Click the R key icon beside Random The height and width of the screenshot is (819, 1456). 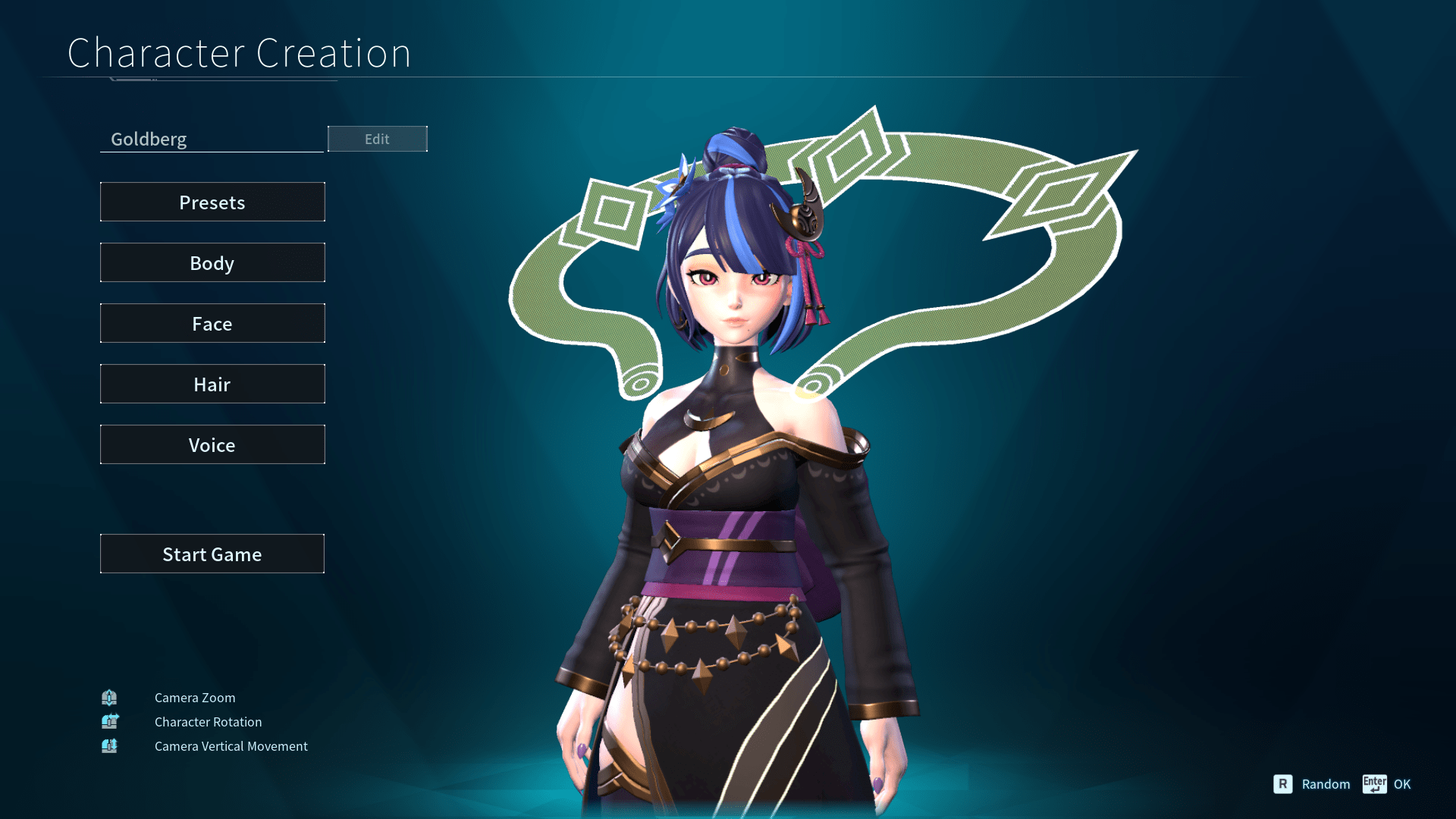pos(1283,784)
